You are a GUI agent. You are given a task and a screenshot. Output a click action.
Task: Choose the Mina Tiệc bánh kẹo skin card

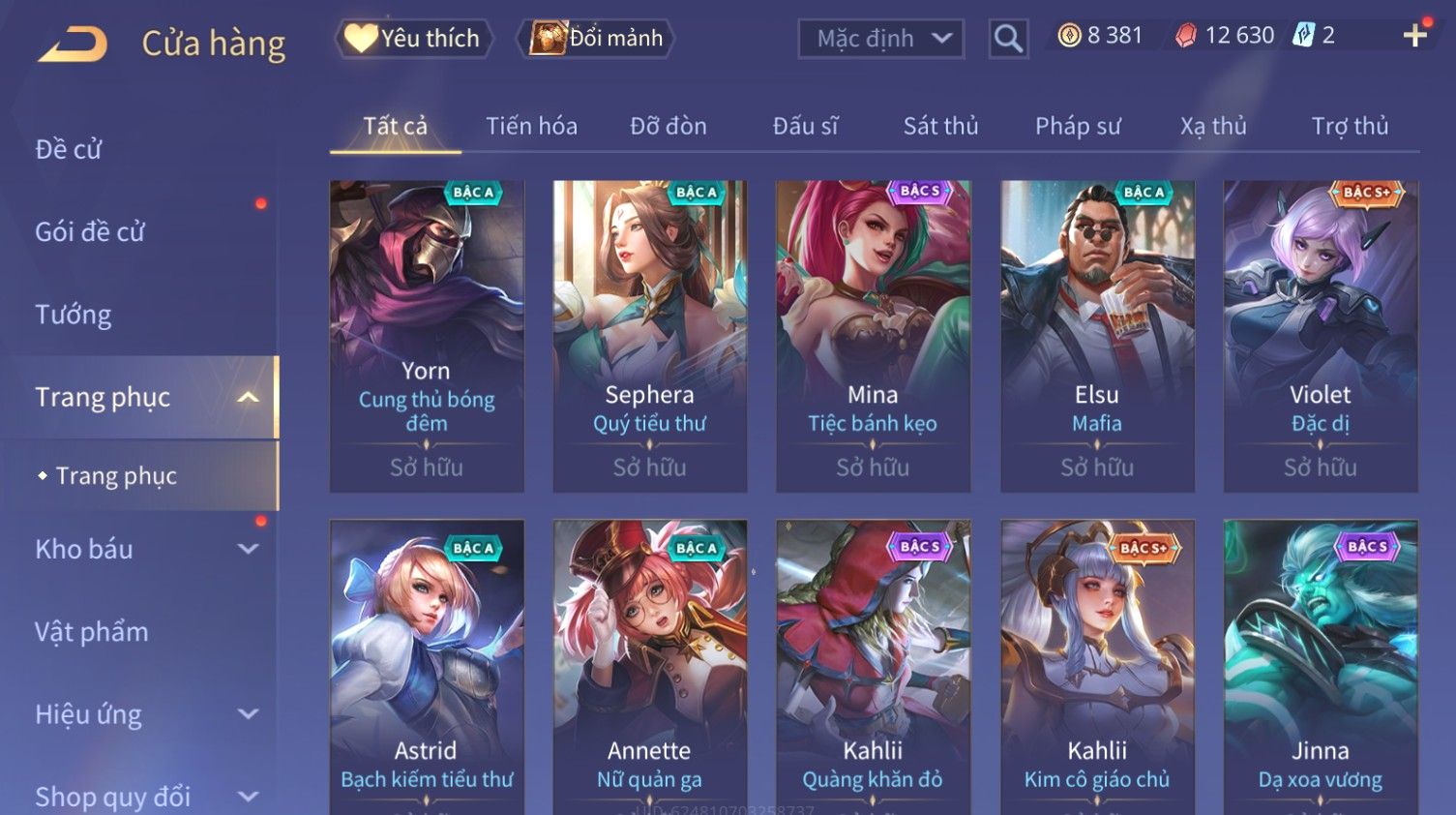873,336
